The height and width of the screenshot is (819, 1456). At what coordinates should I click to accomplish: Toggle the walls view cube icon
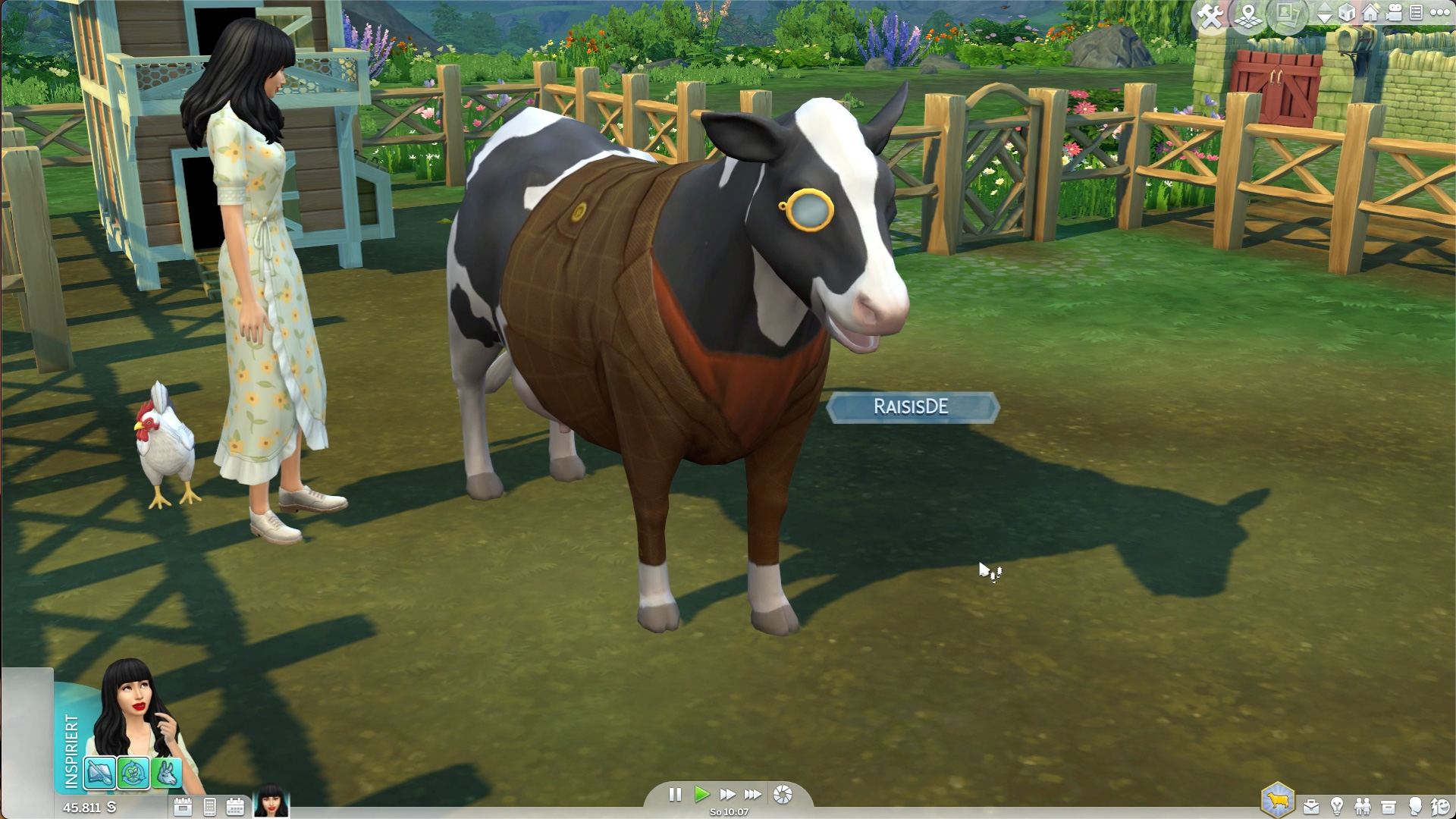click(x=1347, y=13)
